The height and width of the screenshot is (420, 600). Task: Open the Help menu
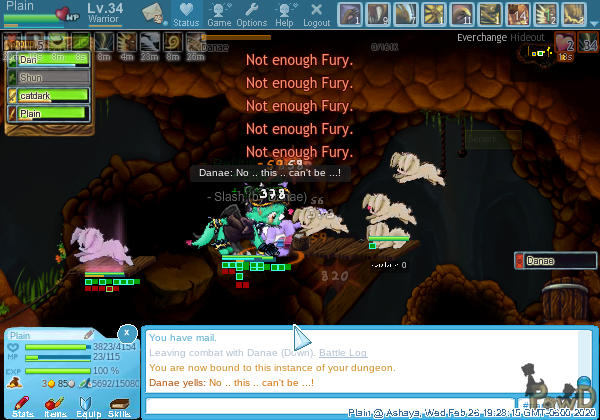284,14
